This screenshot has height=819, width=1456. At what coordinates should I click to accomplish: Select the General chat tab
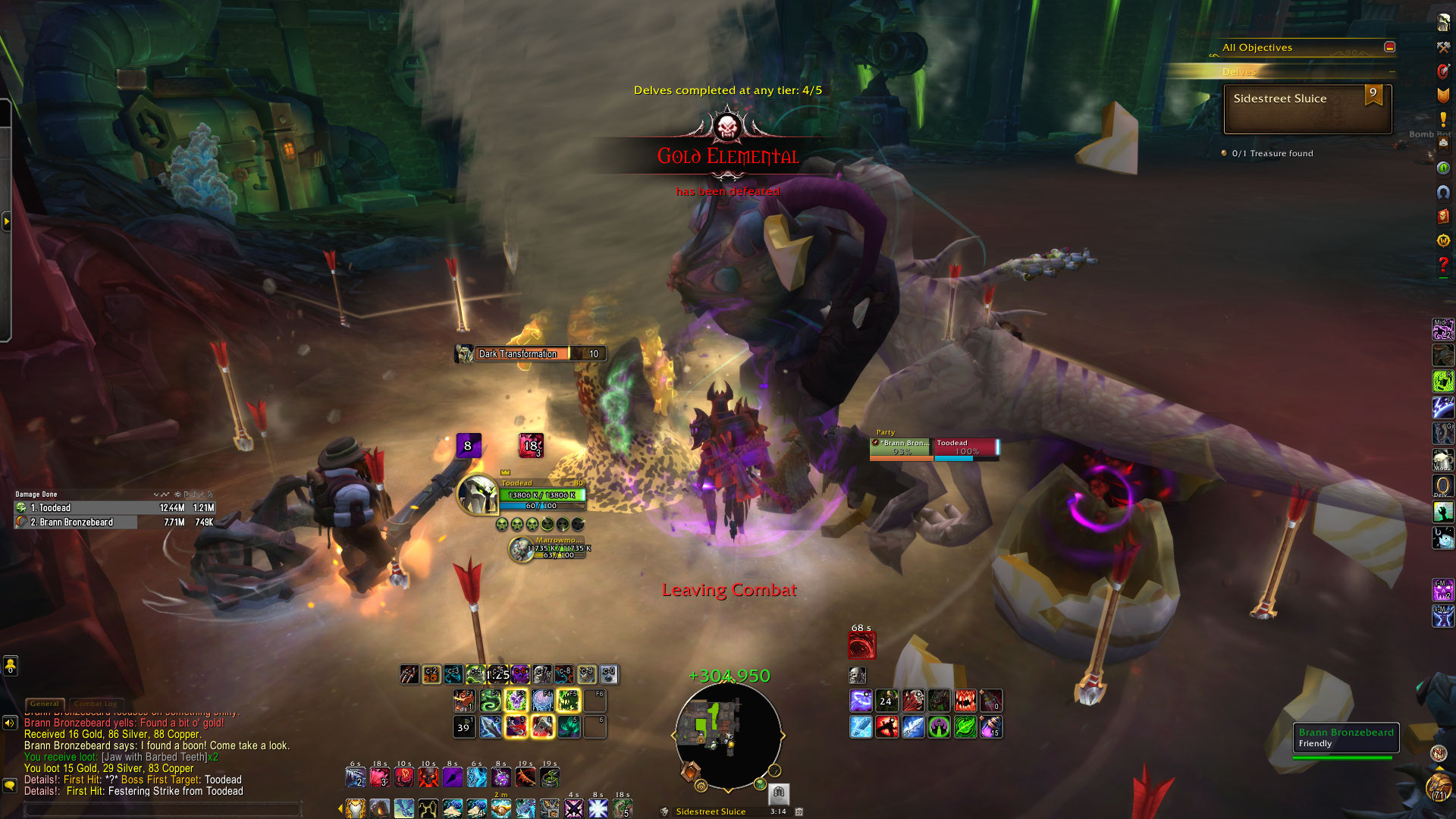click(x=45, y=704)
